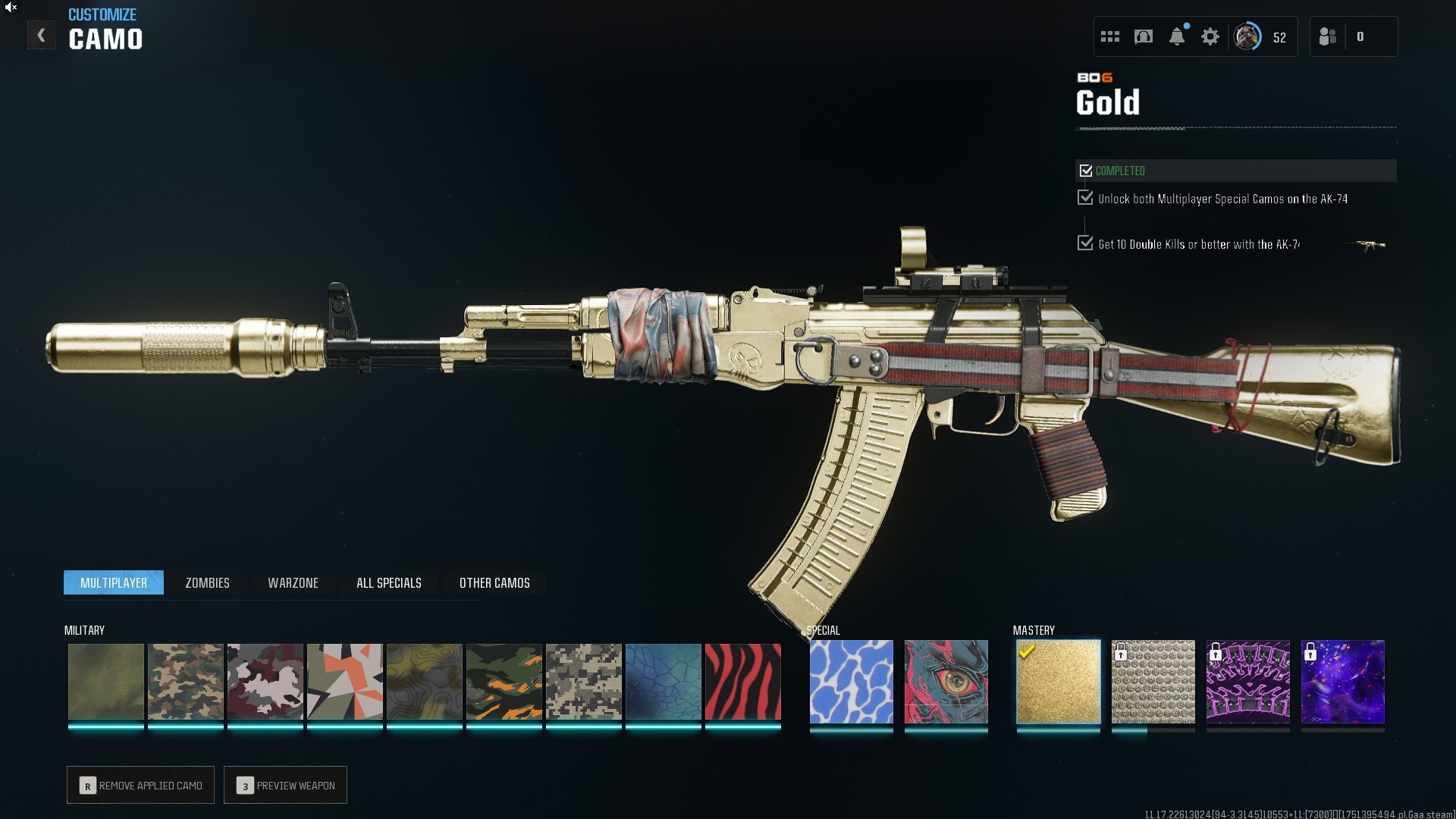Show the All Specials tab
The image size is (1456, 819).
click(x=388, y=582)
